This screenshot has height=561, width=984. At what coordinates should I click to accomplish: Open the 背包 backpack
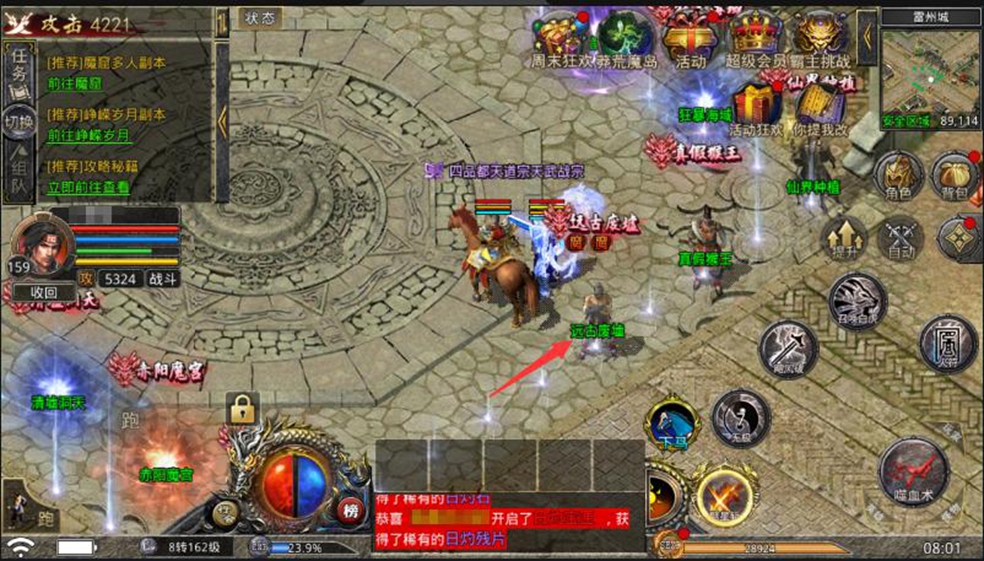click(955, 176)
